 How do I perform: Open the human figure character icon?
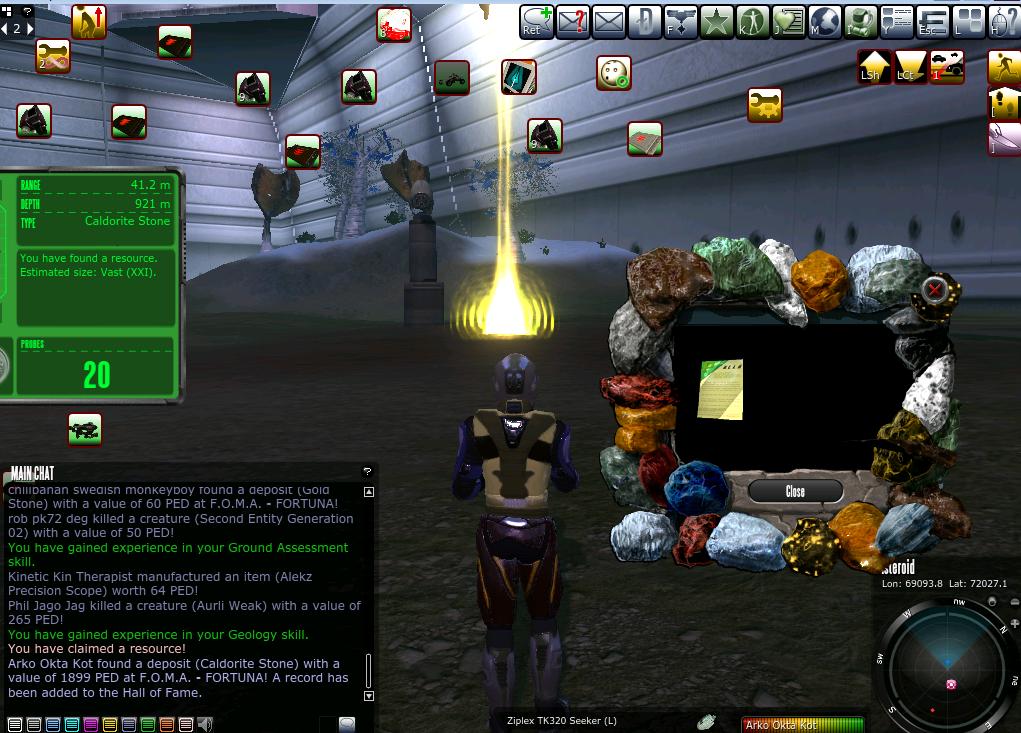(753, 21)
